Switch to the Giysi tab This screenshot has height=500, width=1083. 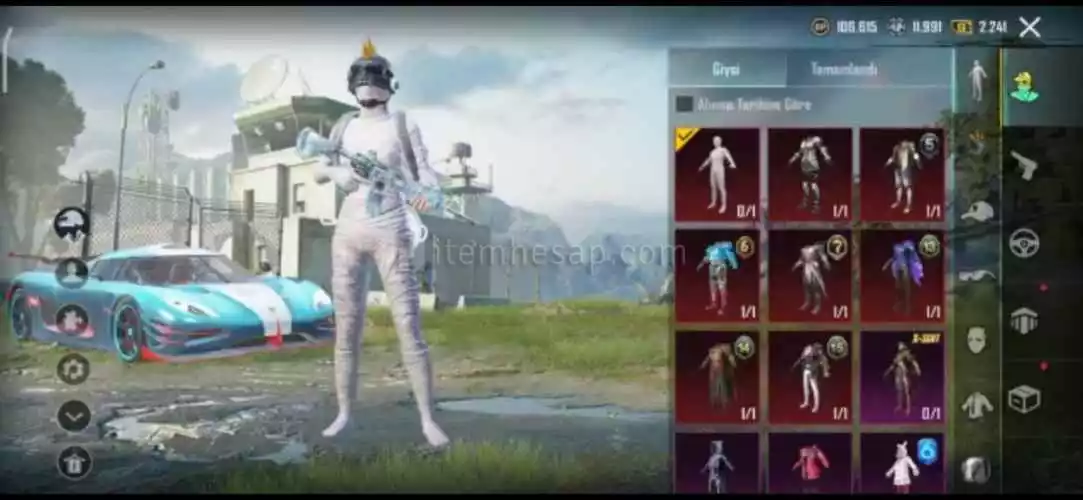tap(727, 70)
